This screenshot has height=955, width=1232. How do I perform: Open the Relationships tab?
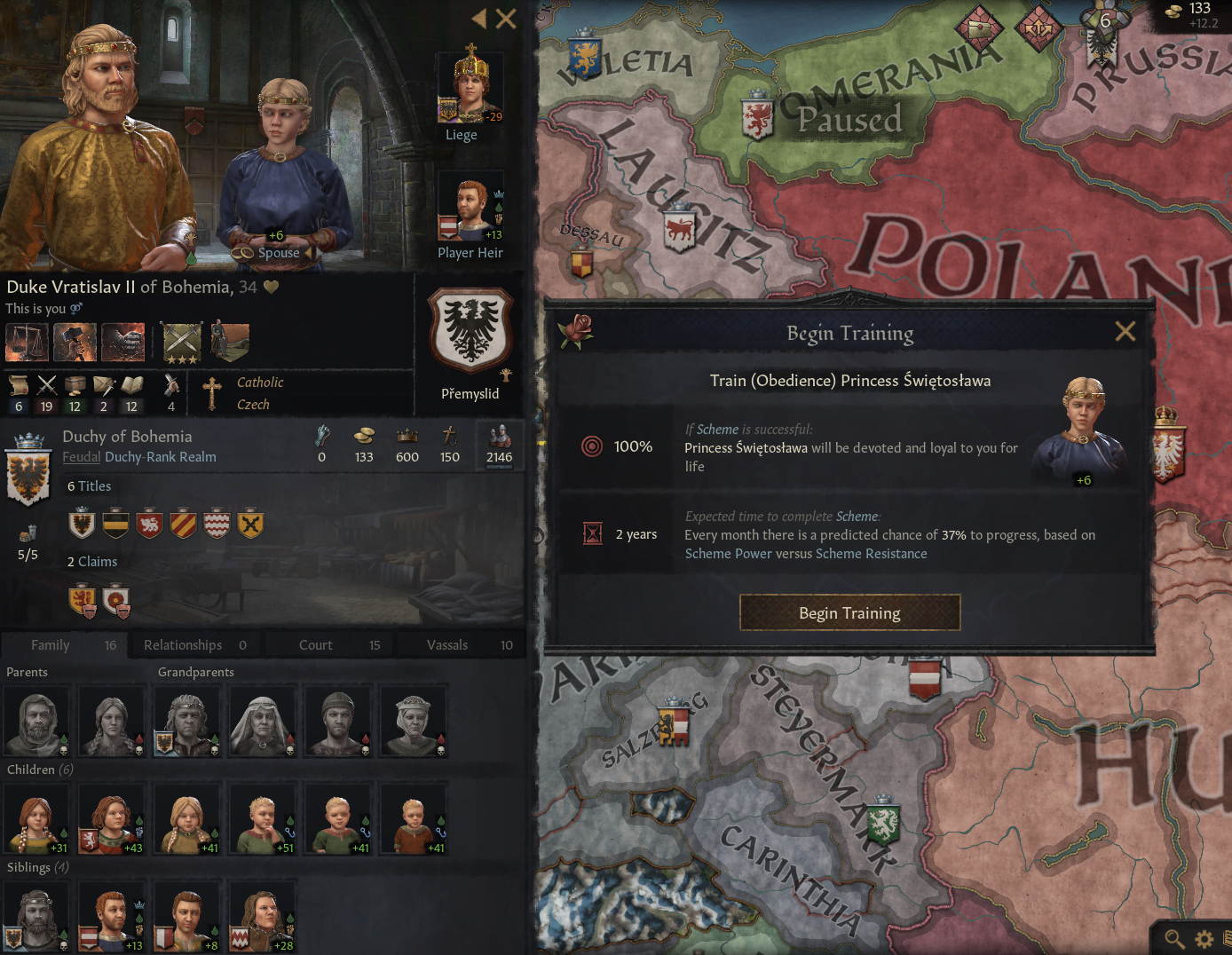click(x=183, y=645)
